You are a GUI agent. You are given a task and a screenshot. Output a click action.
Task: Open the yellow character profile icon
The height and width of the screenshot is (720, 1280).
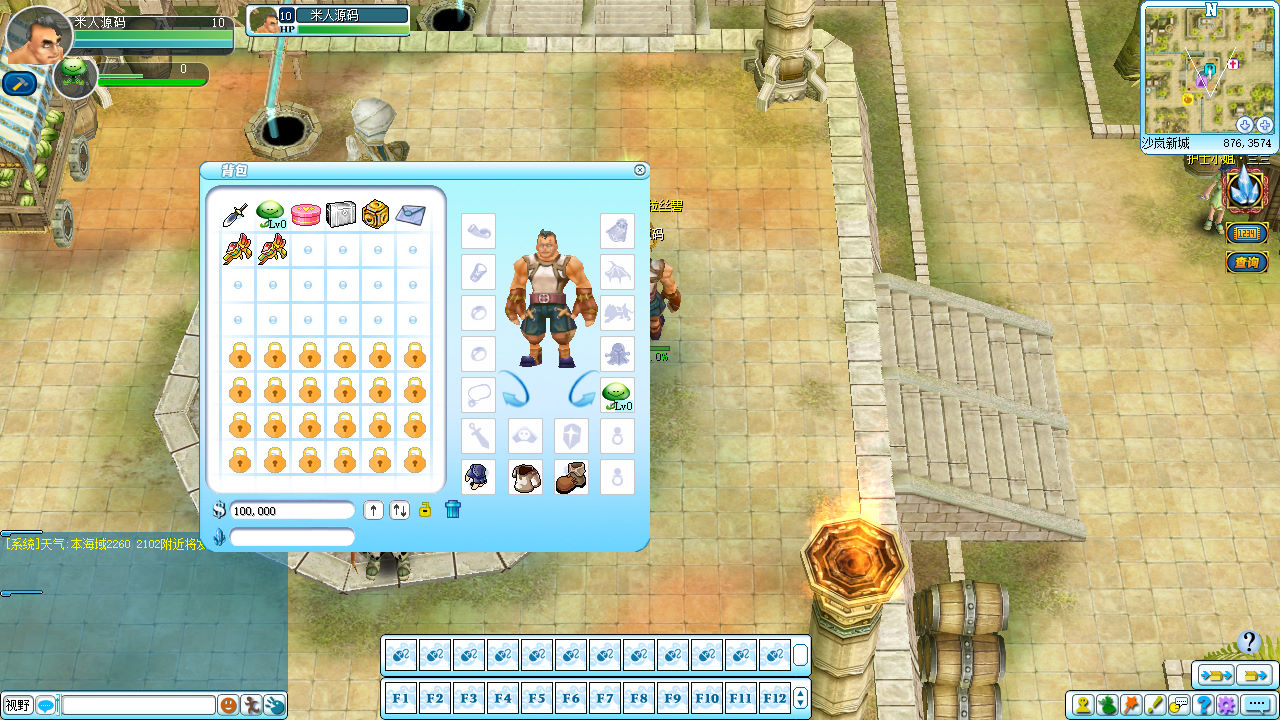(1083, 705)
